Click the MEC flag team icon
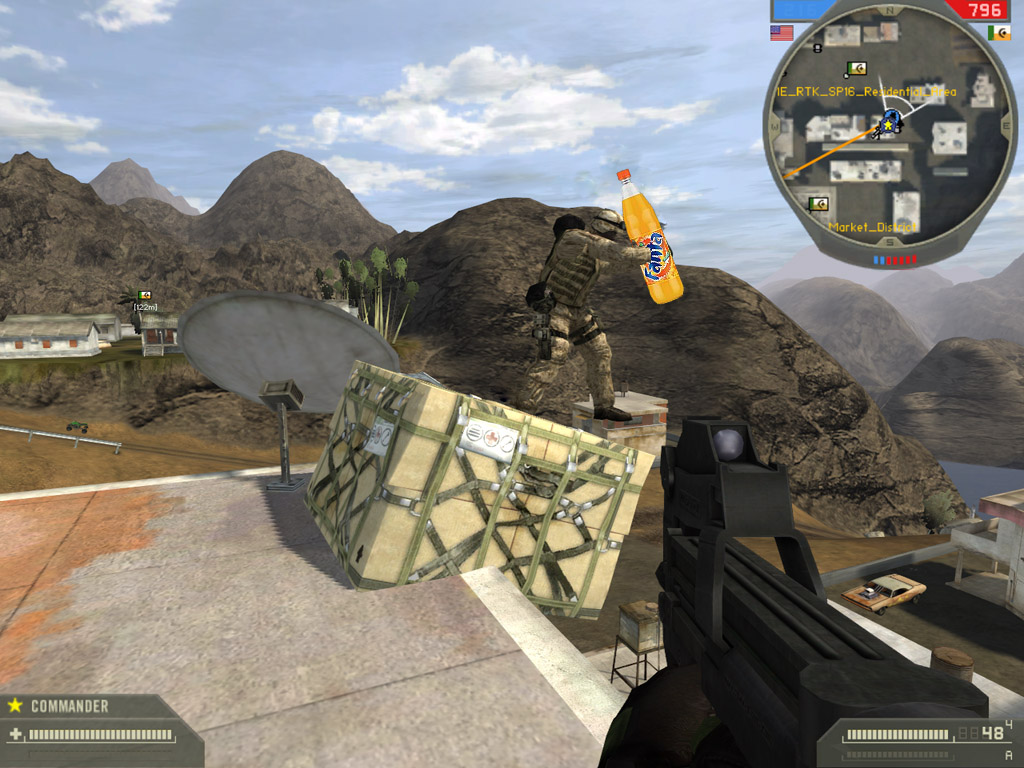Image resolution: width=1024 pixels, height=768 pixels. 998,33
